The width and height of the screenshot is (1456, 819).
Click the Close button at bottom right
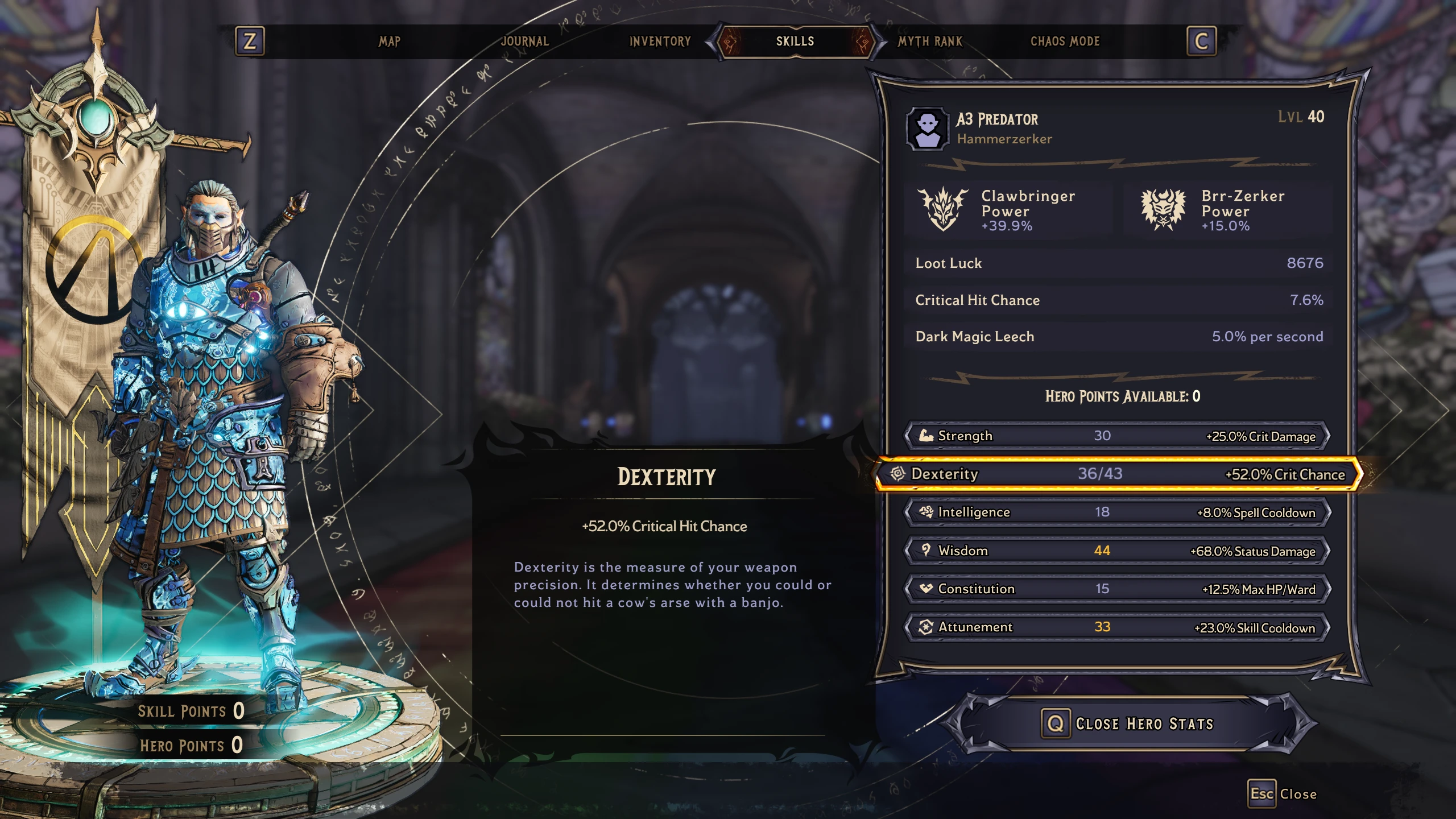(x=1283, y=794)
